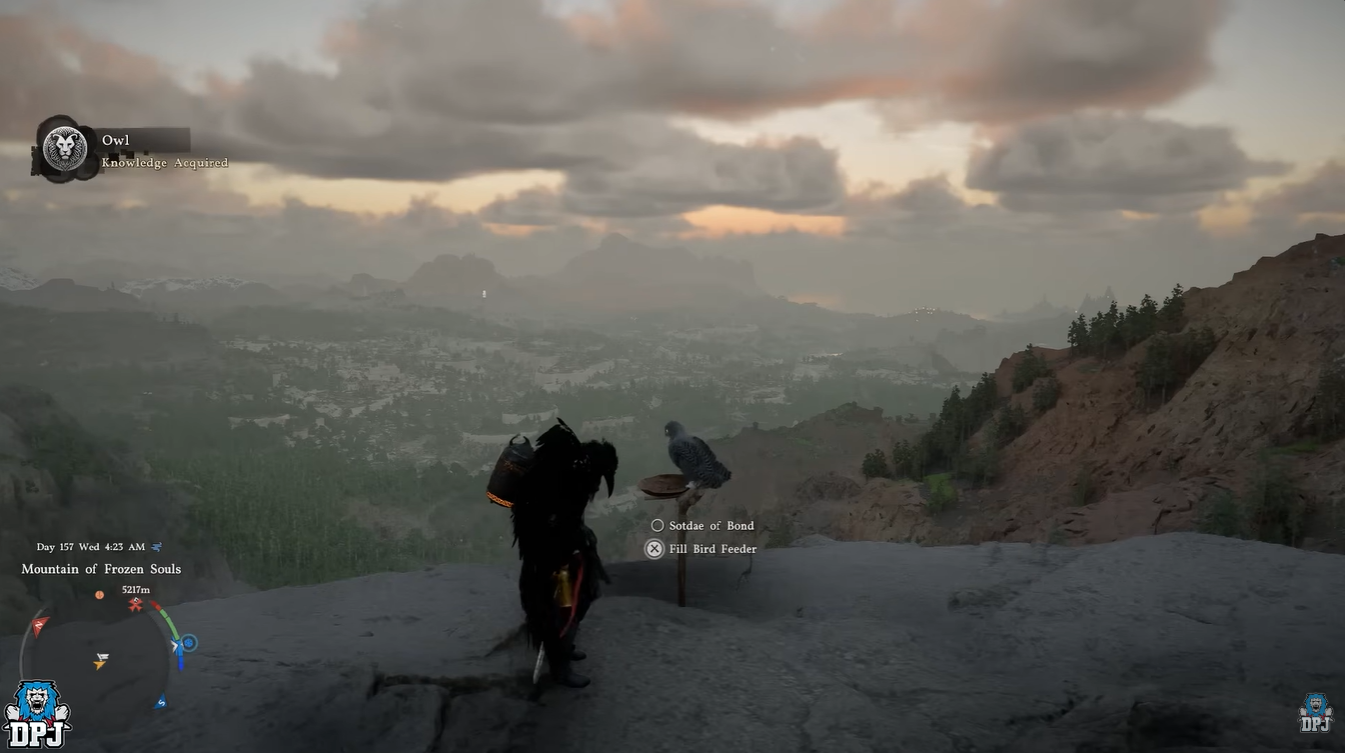Click the Mountain of Frozen Souls location label
The height and width of the screenshot is (753, 1345).
coord(101,568)
